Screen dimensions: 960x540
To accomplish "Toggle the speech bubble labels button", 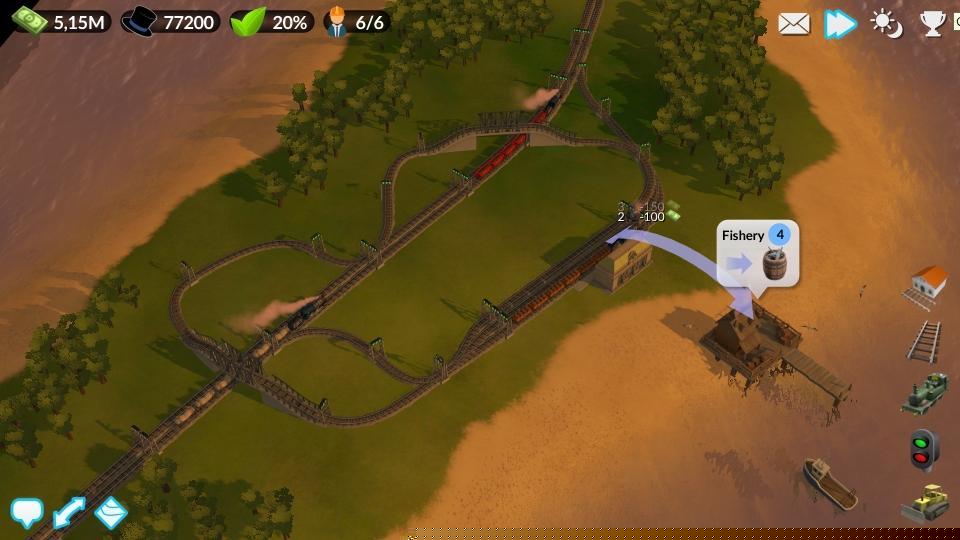I will point(27,513).
